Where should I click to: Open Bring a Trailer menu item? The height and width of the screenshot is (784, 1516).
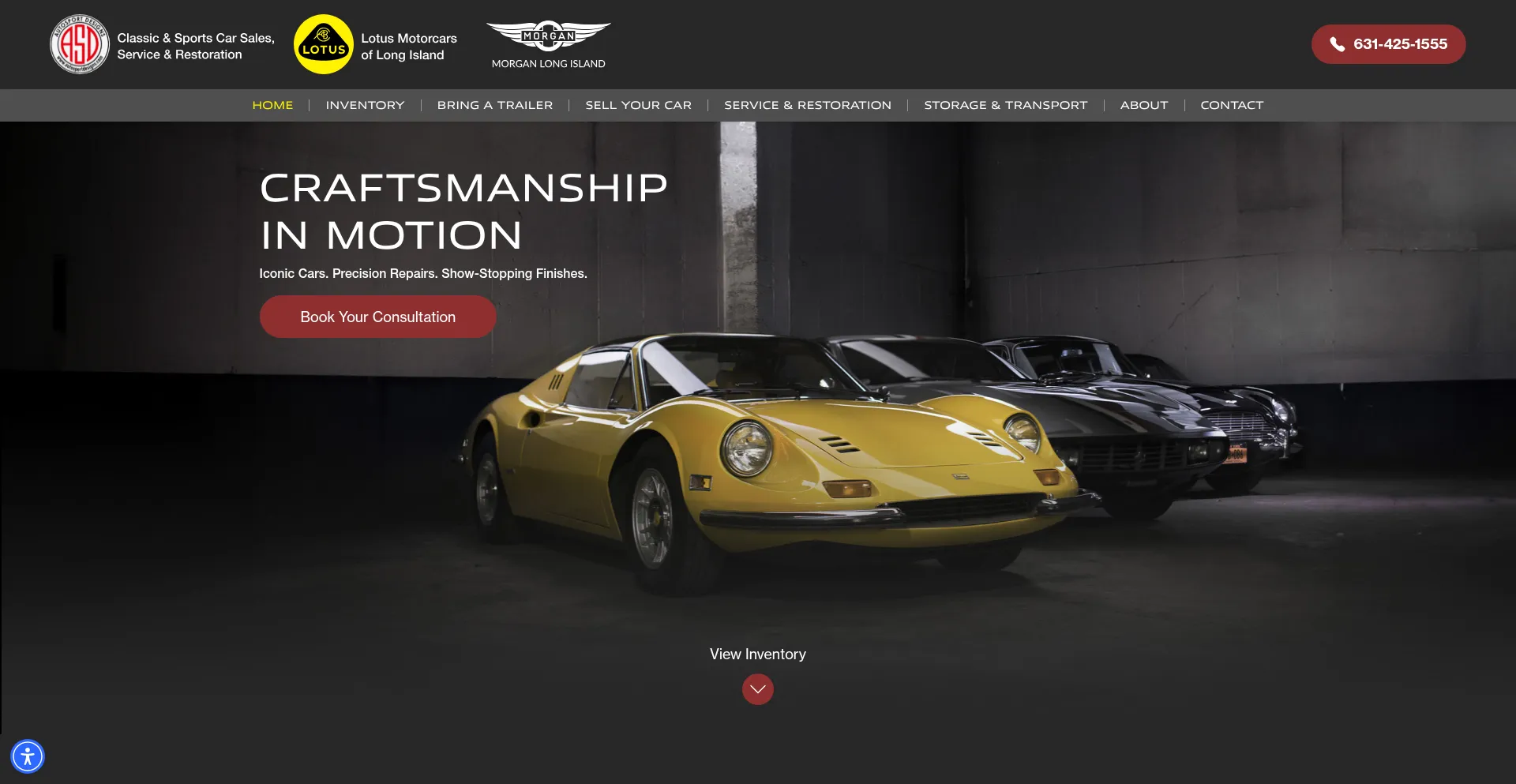pyautogui.click(x=495, y=105)
